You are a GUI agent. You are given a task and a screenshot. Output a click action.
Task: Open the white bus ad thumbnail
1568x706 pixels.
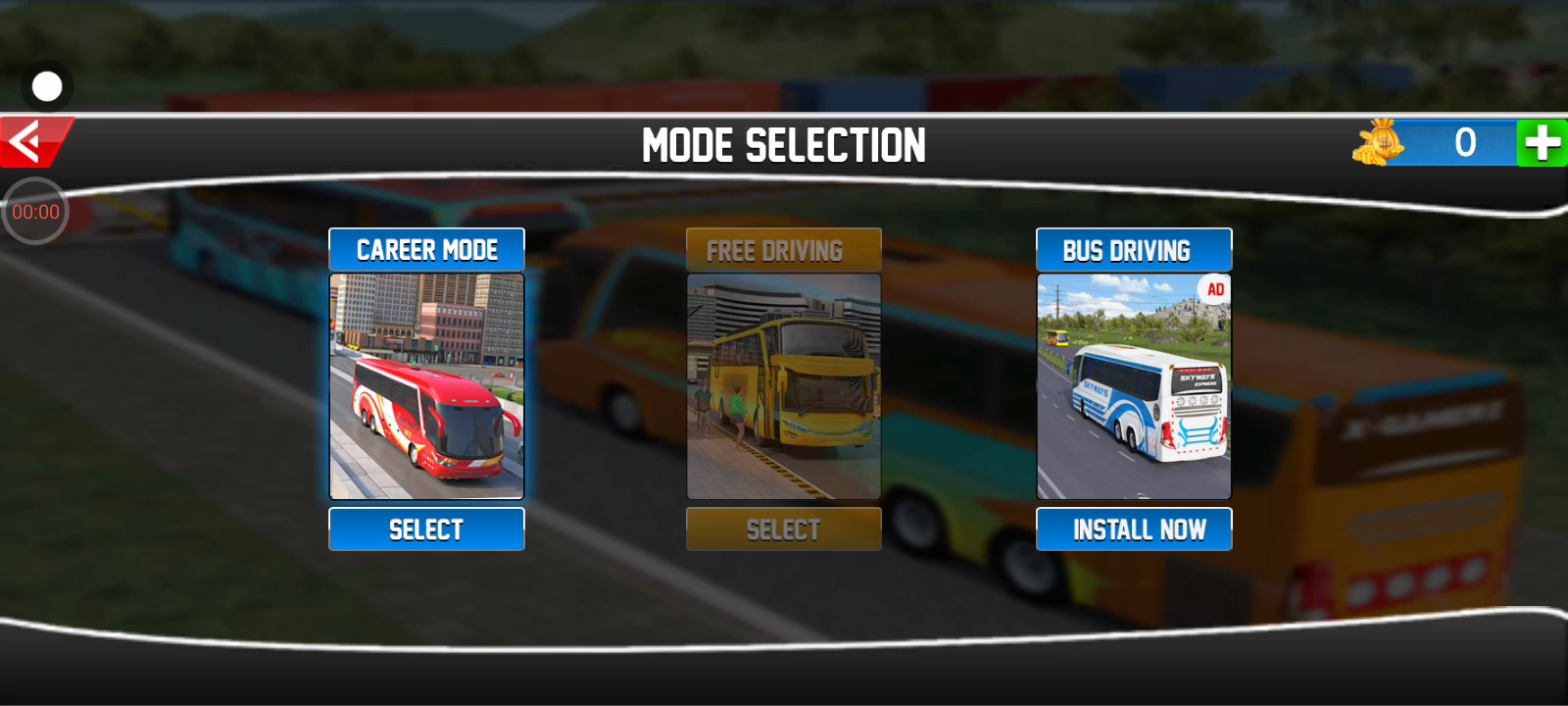[x=1134, y=386]
